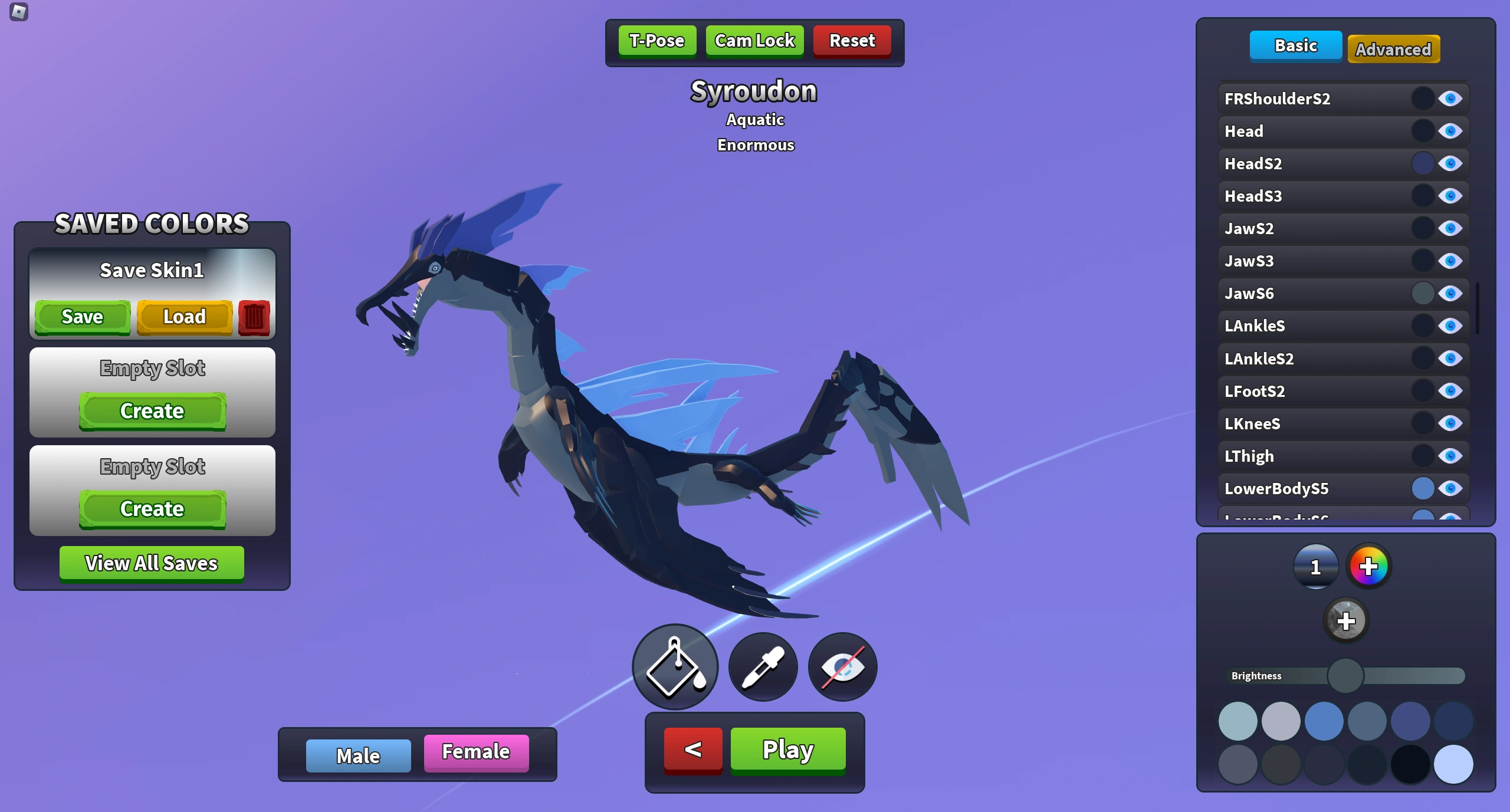1510x812 pixels.
Task: Toggle visibility of the Head part
Action: (x=1450, y=131)
